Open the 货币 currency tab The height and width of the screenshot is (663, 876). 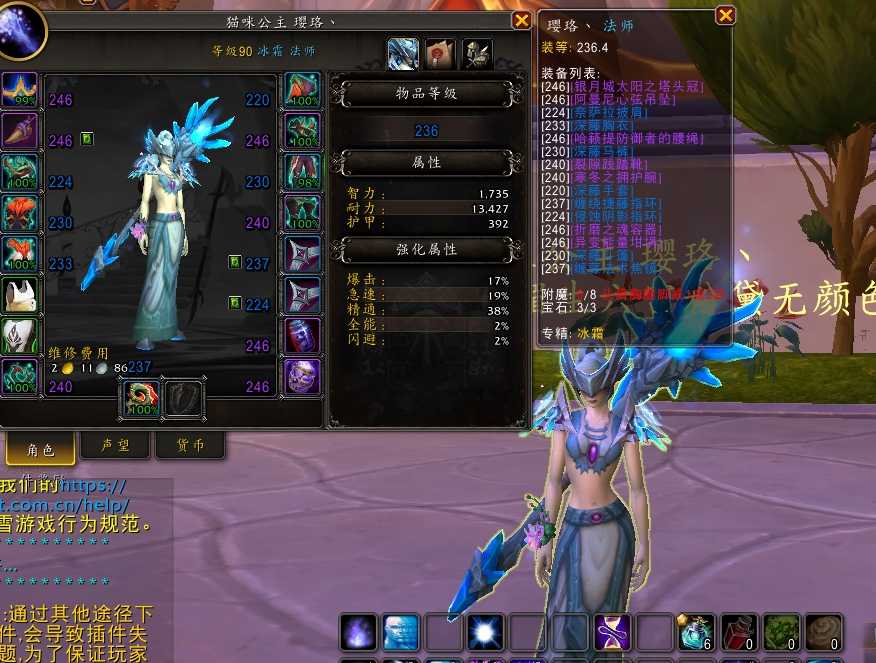point(190,445)
